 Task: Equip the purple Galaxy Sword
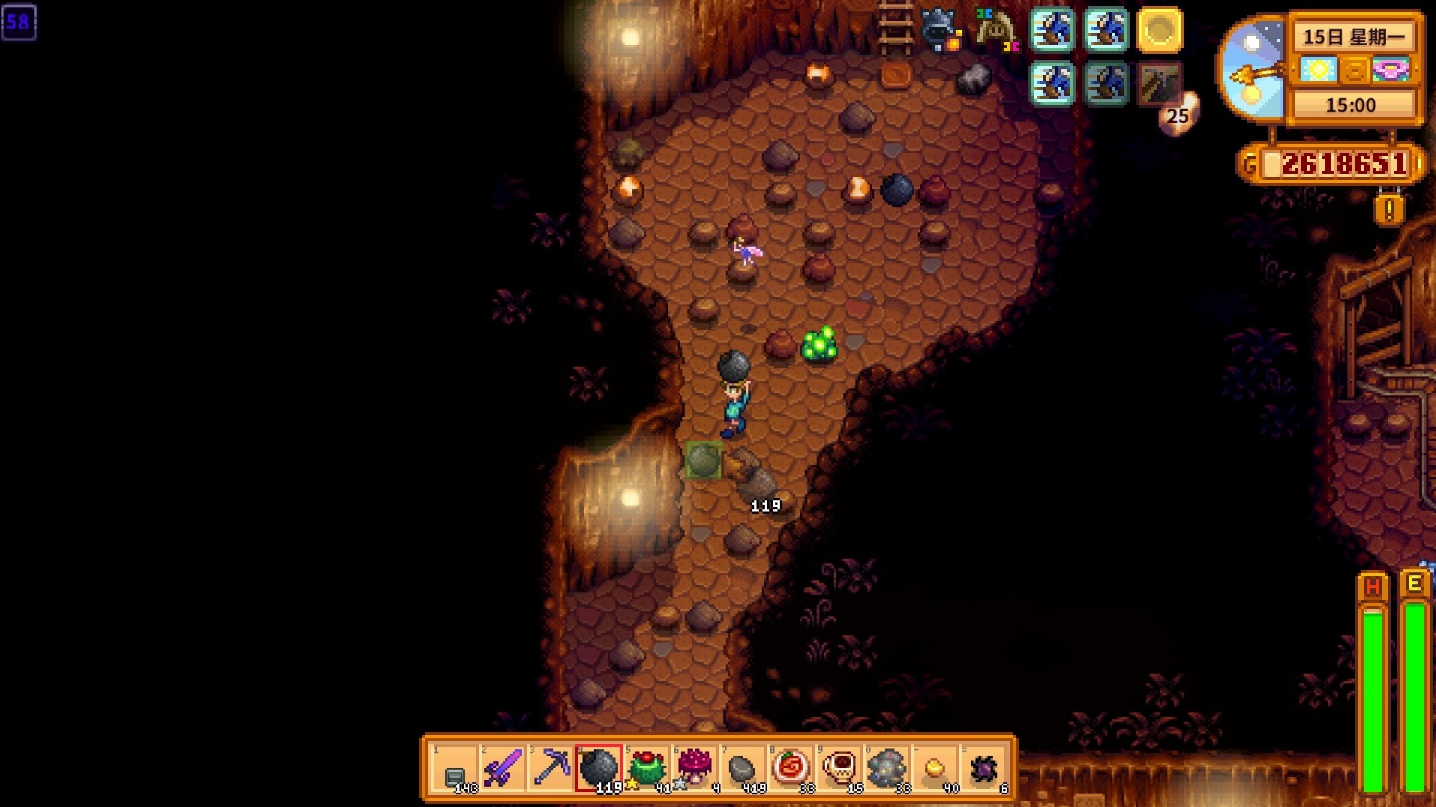(x=503, y=768)
